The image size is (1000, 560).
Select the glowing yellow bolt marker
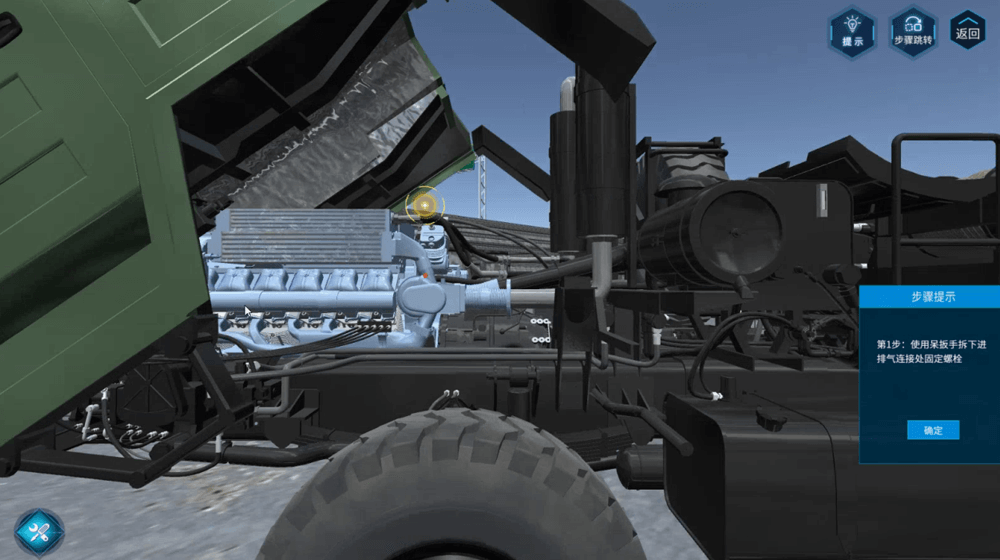point(426,206)
